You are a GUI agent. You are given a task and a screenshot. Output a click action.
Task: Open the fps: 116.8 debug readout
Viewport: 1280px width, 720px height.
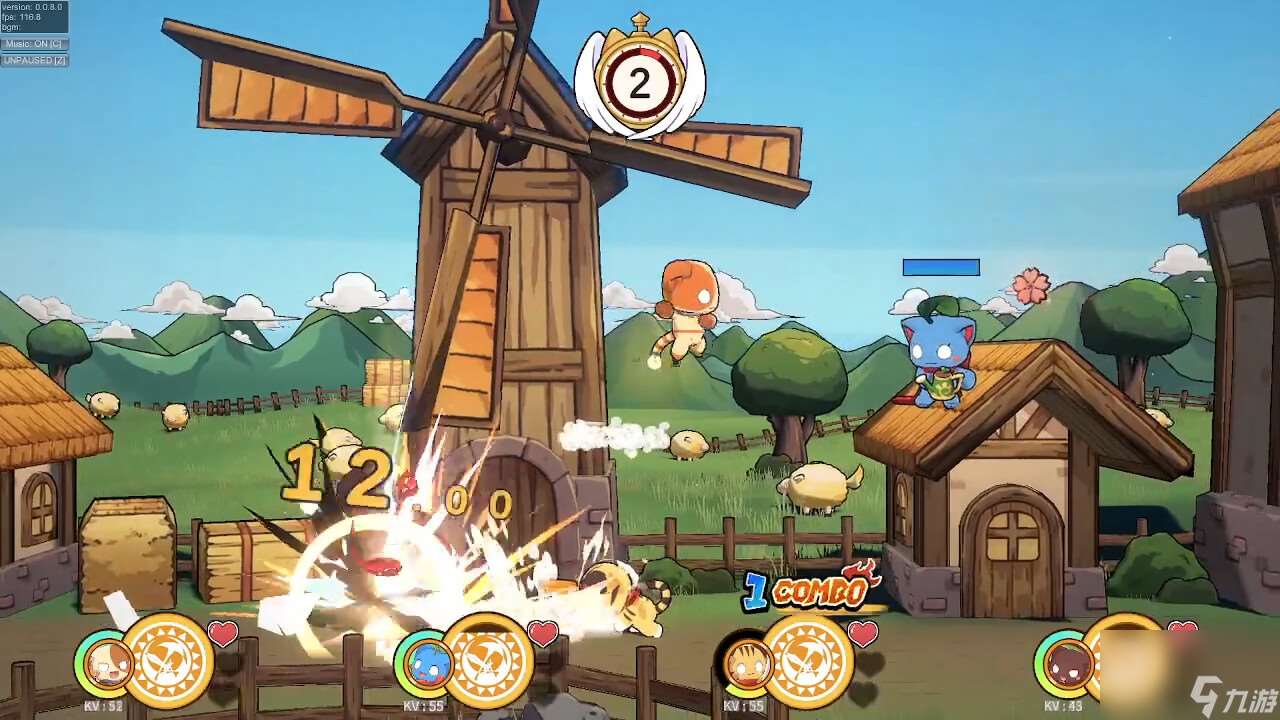[20, 16]
